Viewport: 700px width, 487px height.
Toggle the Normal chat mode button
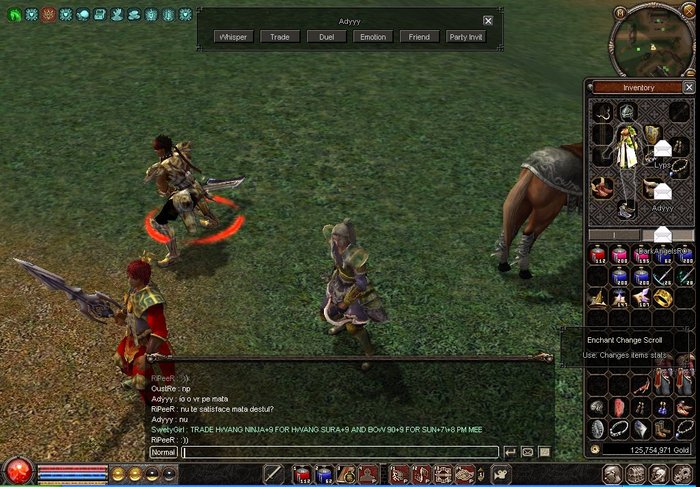point(163,452)
